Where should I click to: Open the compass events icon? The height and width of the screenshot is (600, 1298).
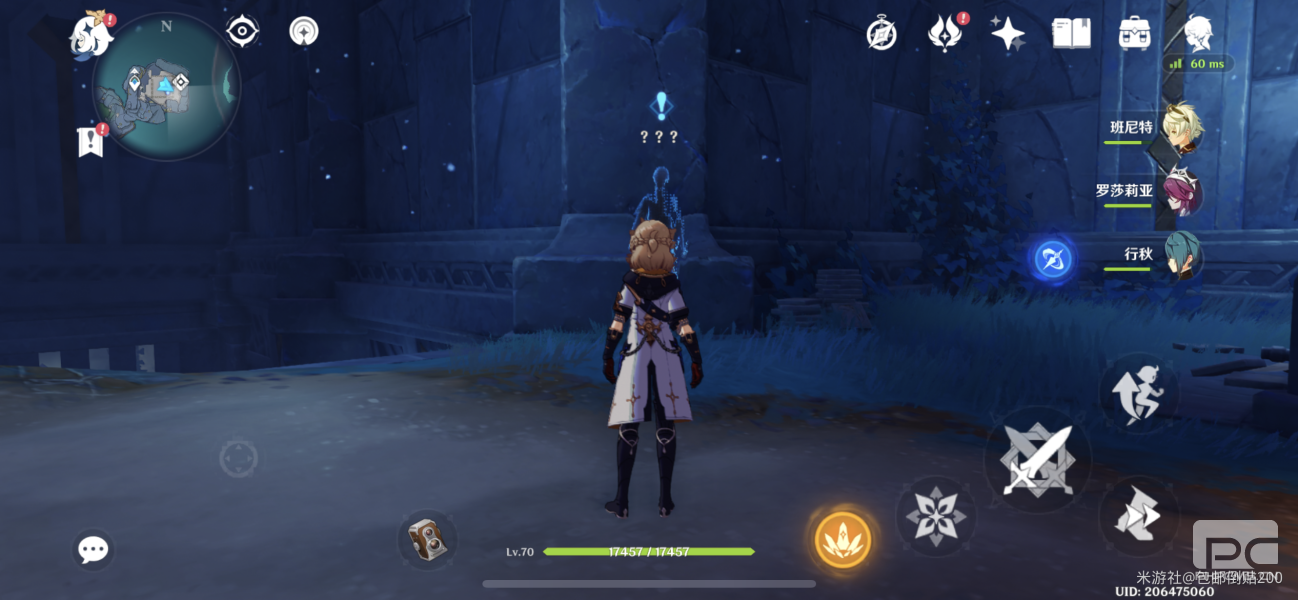click(881, 34)
